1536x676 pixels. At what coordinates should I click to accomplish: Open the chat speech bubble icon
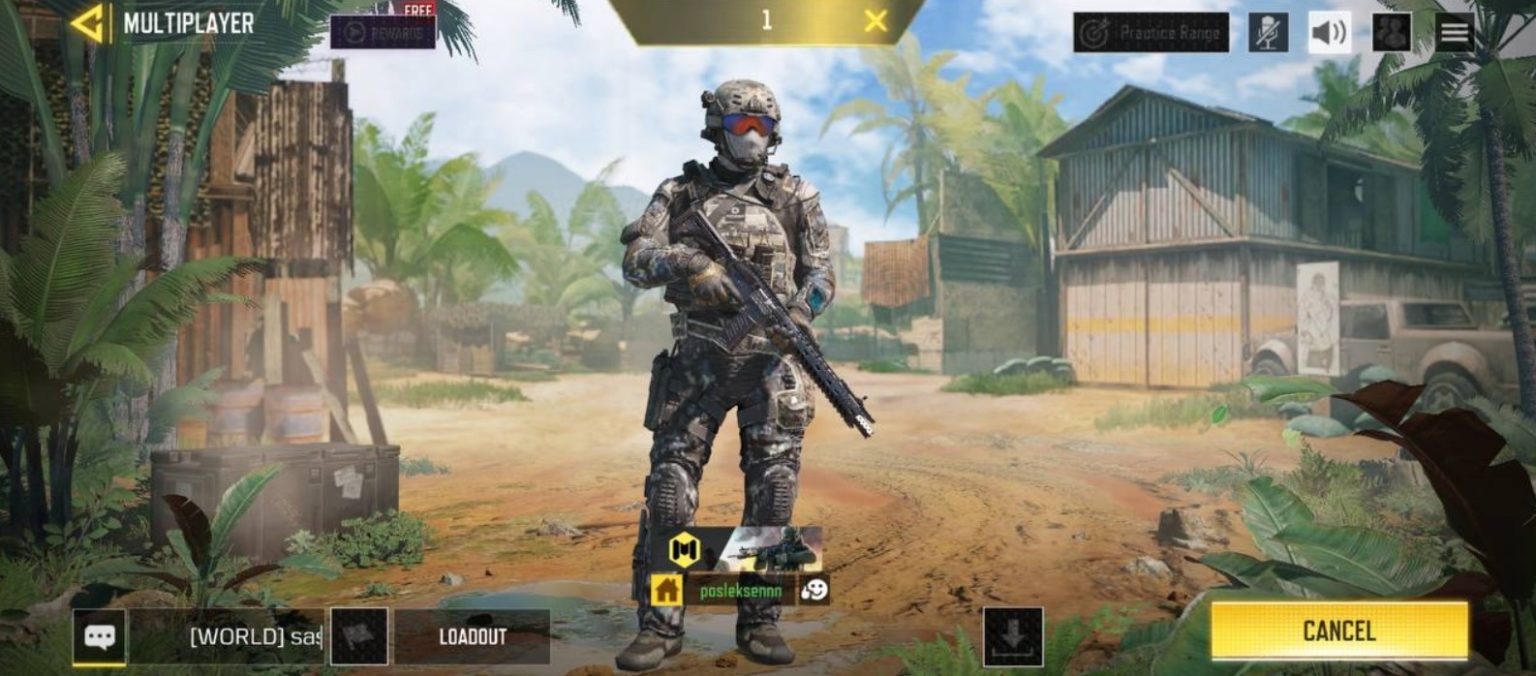(x=99, y=637)
